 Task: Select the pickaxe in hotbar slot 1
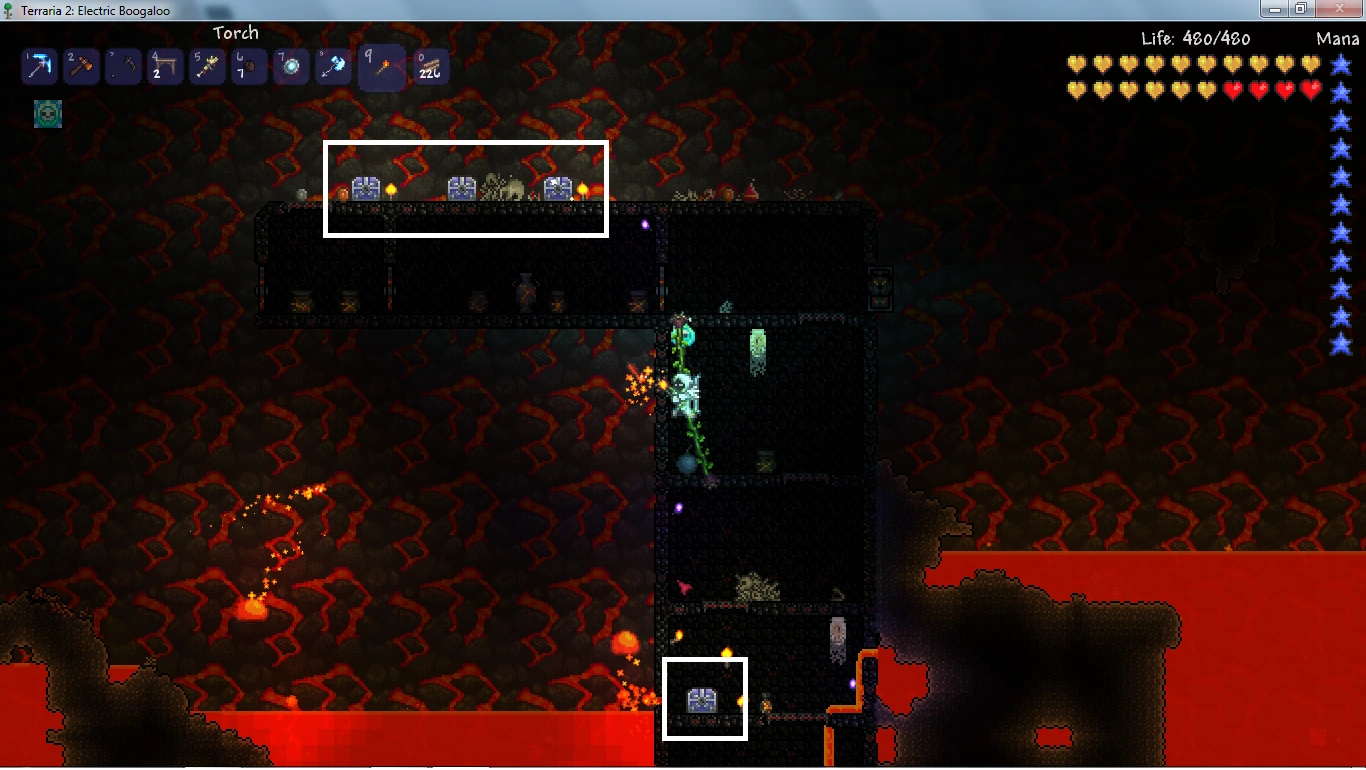pos(38,66)
